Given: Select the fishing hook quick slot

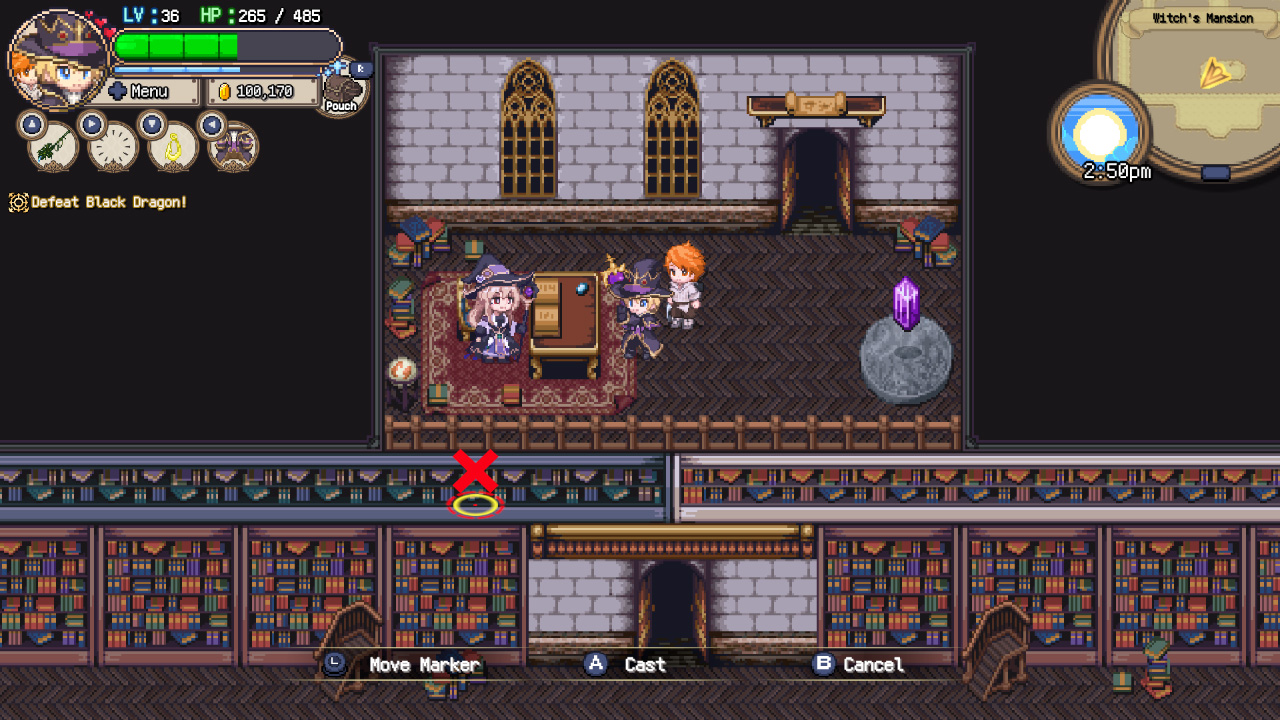Looking at the screenshot, I should 172,148.
